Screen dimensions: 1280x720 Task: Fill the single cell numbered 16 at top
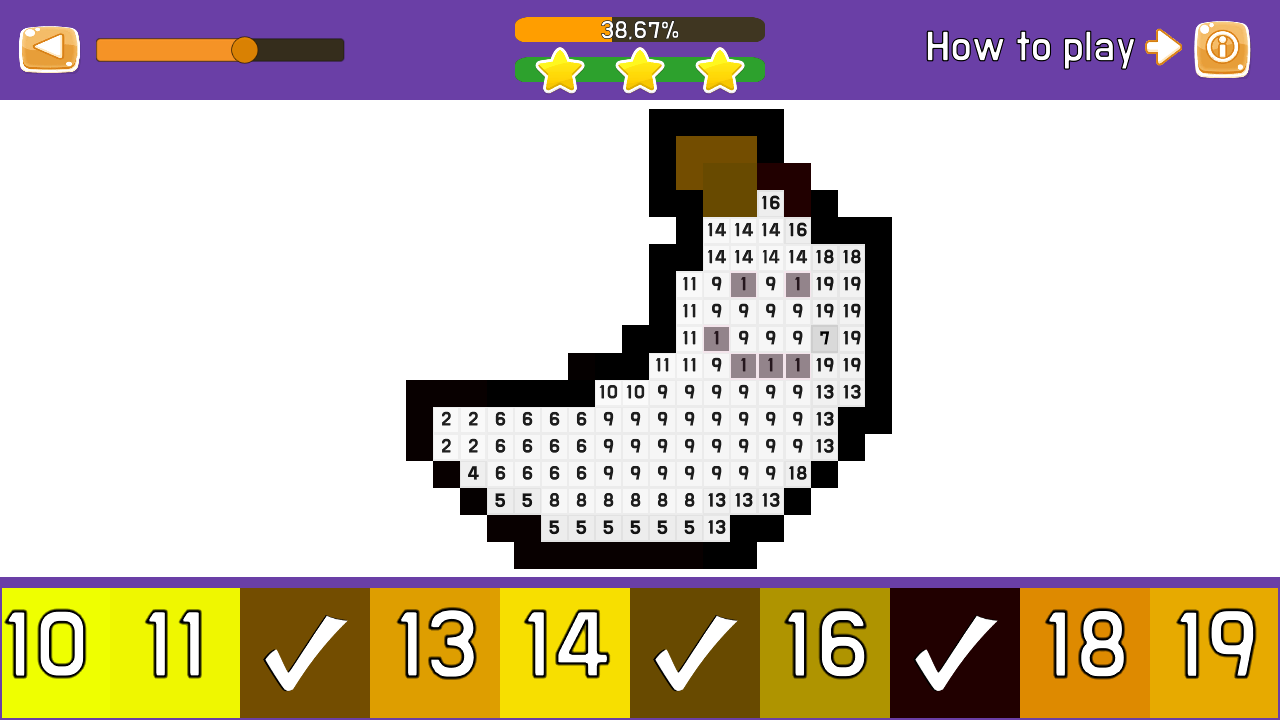pyautogui.click(x=770, y=203)
